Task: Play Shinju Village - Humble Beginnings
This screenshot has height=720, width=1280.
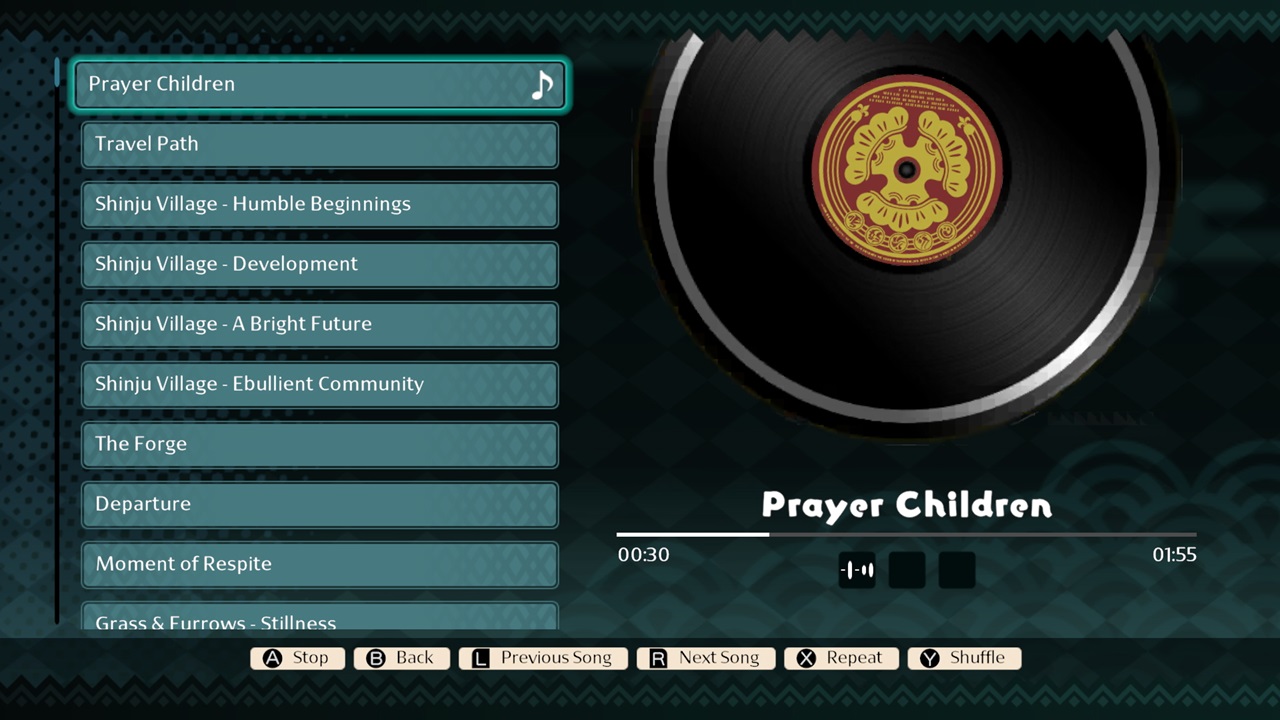Action: pyautogui.click(x=319, y=204)
